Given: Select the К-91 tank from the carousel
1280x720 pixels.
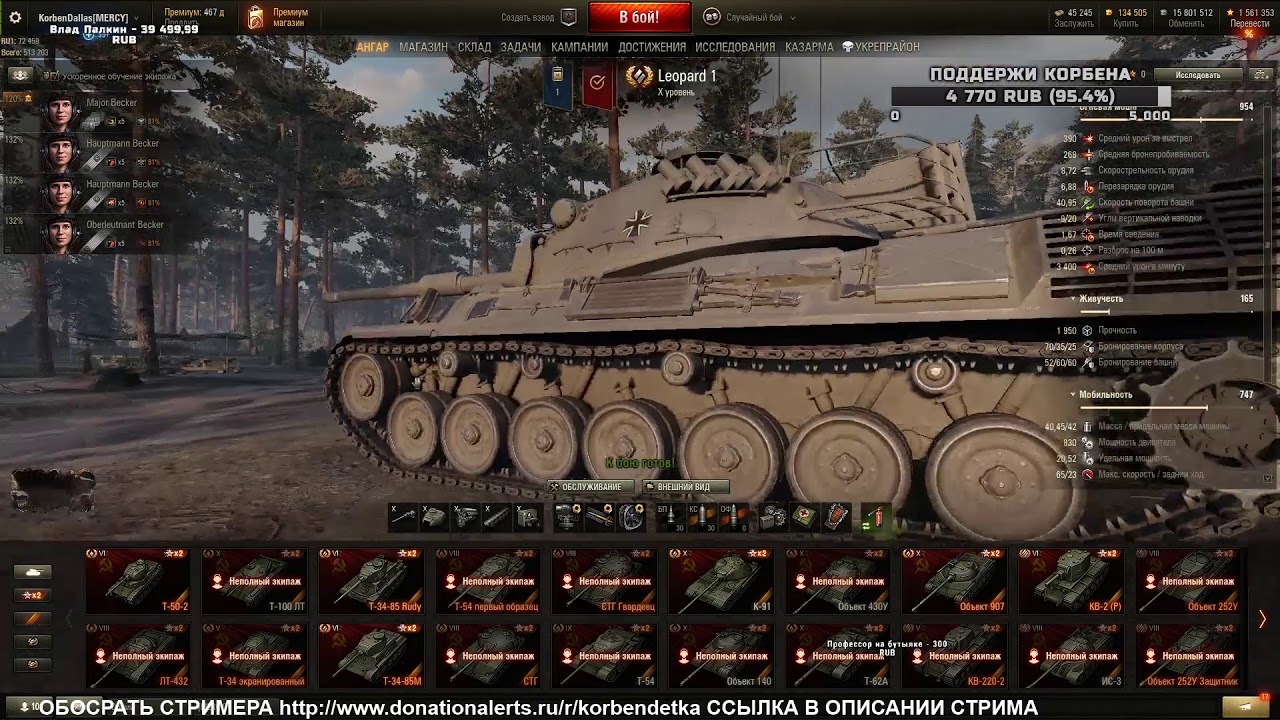Looking at the screenshot, I should coord(721,581).
